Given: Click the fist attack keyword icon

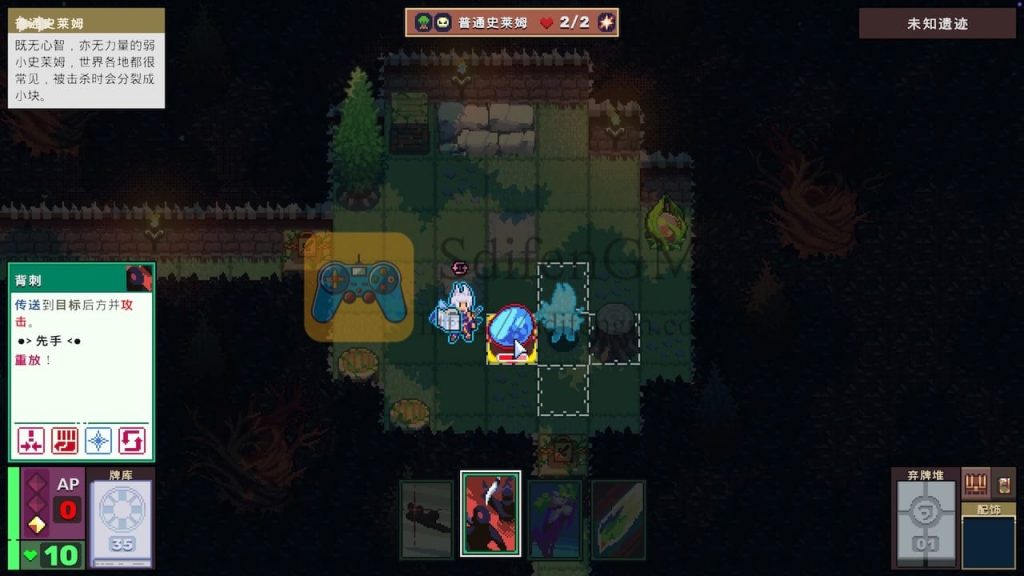Looking at the screenshot, I should [65, 441].
